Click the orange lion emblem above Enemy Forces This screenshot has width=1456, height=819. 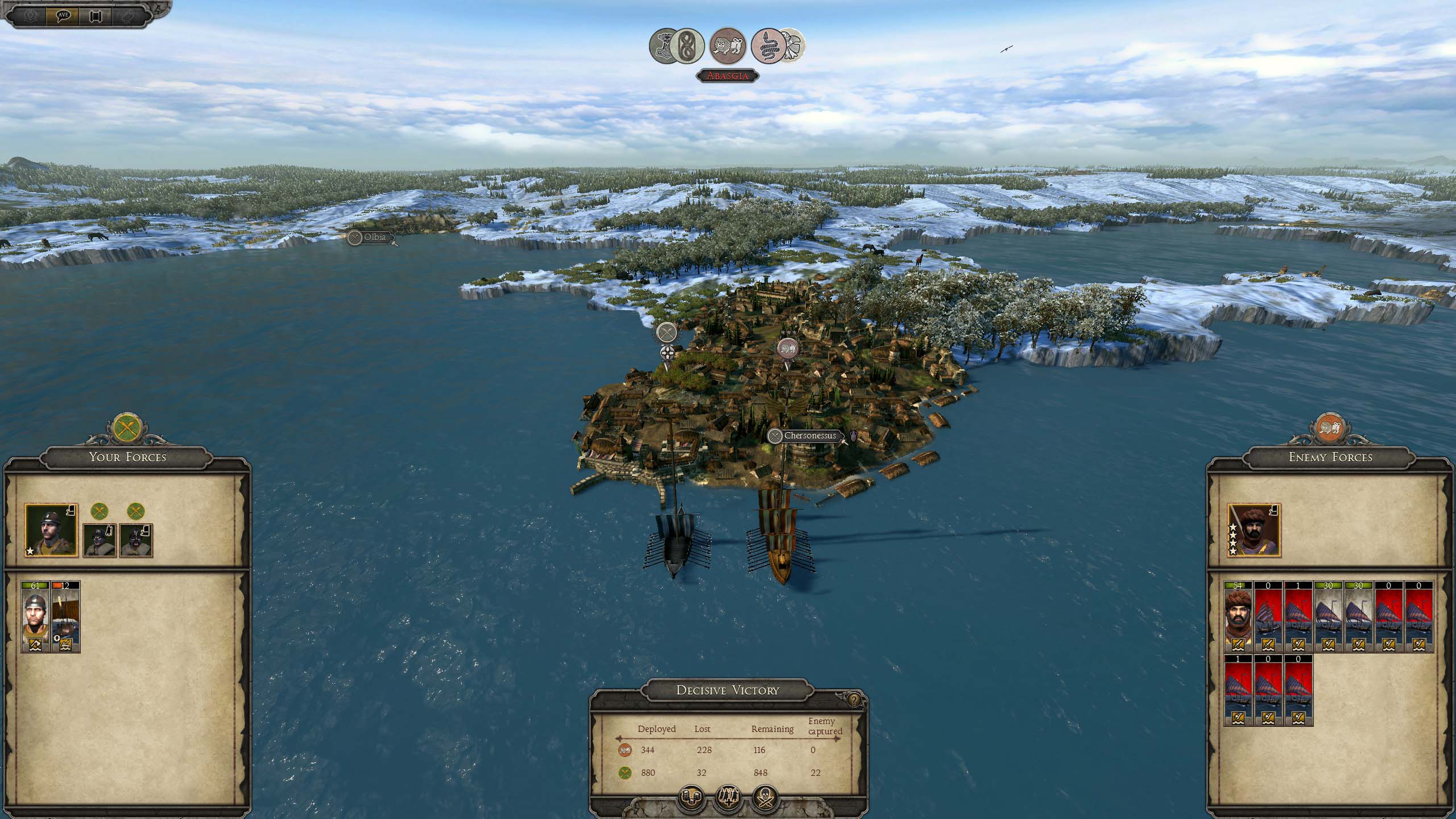[1330, 428]
